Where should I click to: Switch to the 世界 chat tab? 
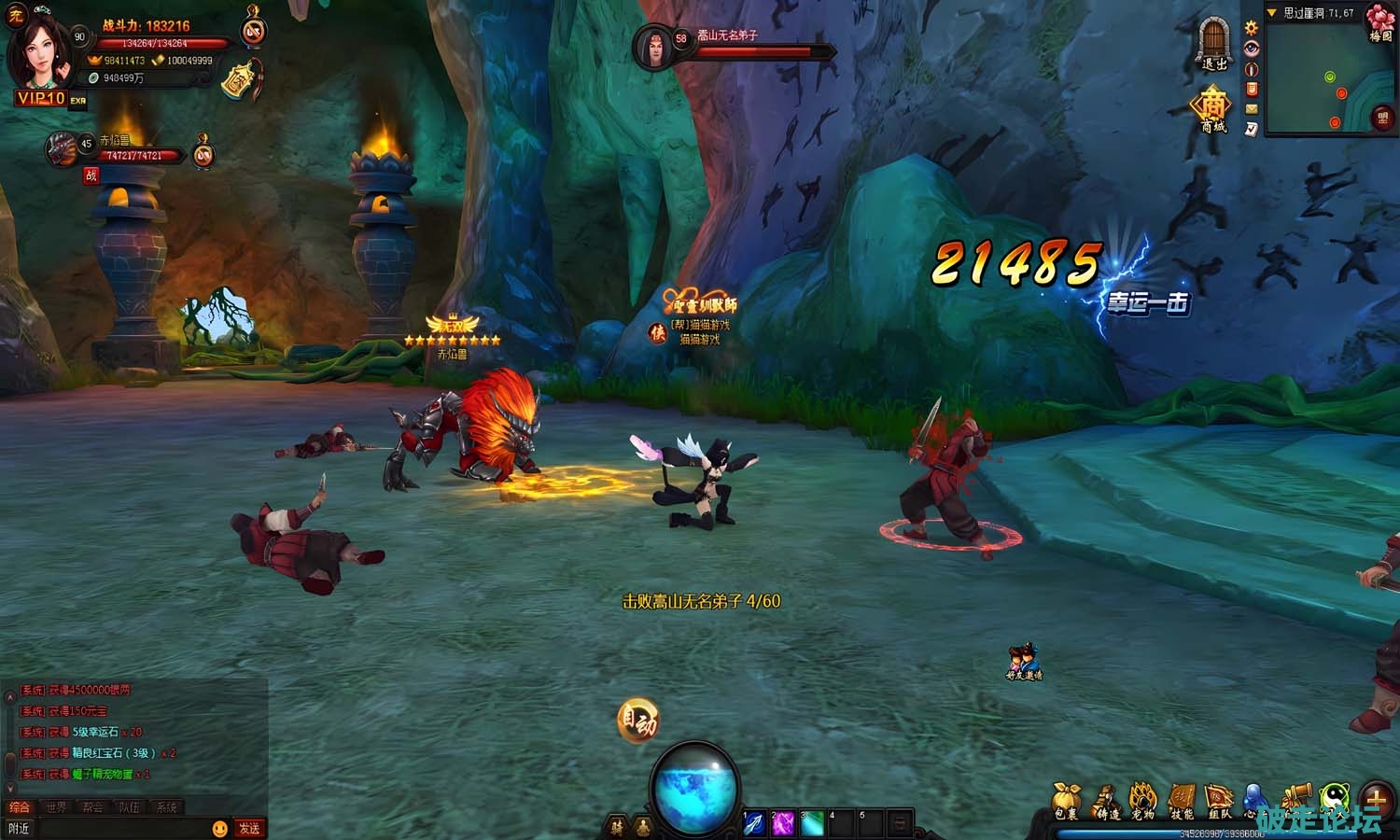pyautogui.click(x=56, y=807)
